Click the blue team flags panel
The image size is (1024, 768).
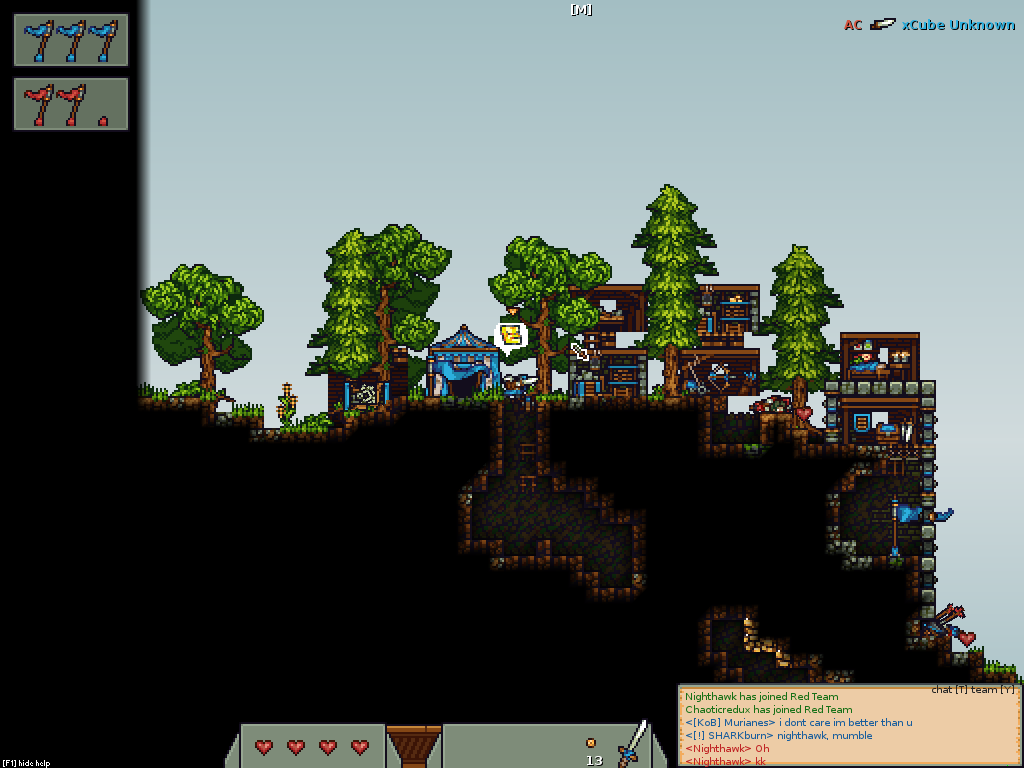coord(71,40)
